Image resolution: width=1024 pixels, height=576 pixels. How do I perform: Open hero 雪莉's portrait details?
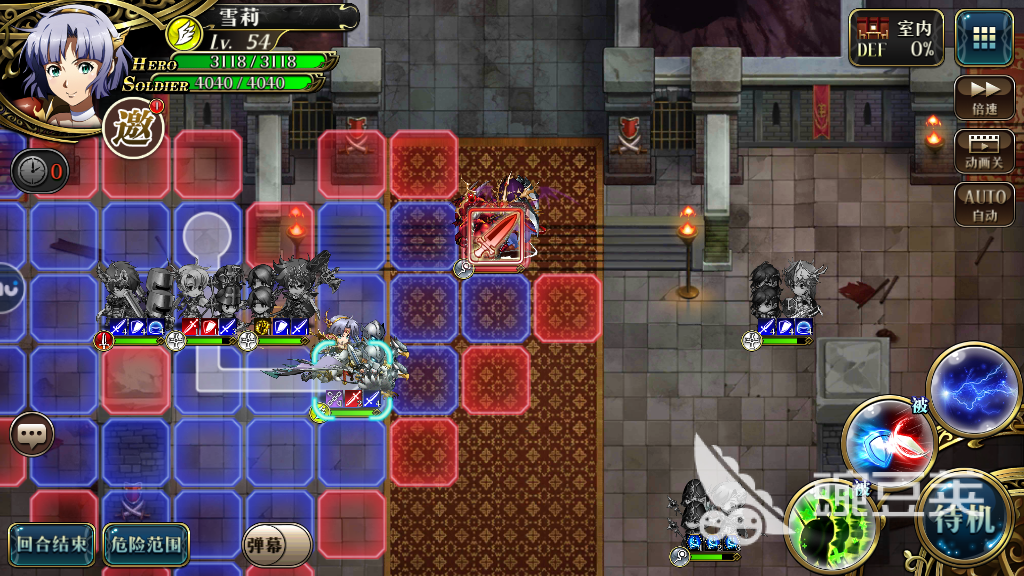pyautogui.click(x=62, y=58)
